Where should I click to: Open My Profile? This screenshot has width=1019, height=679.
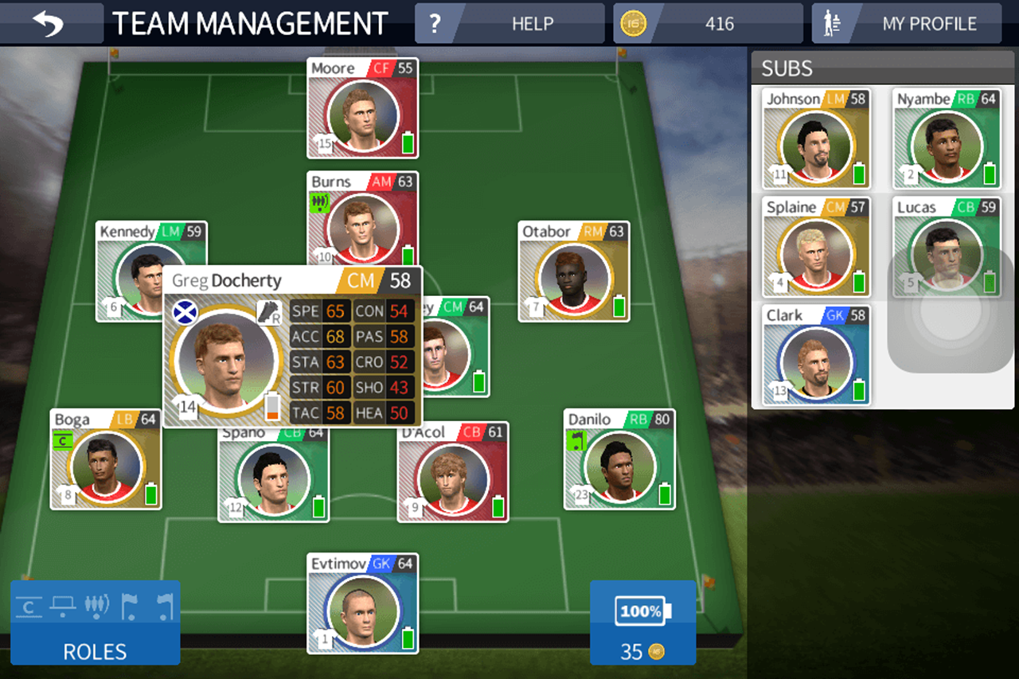906,24
